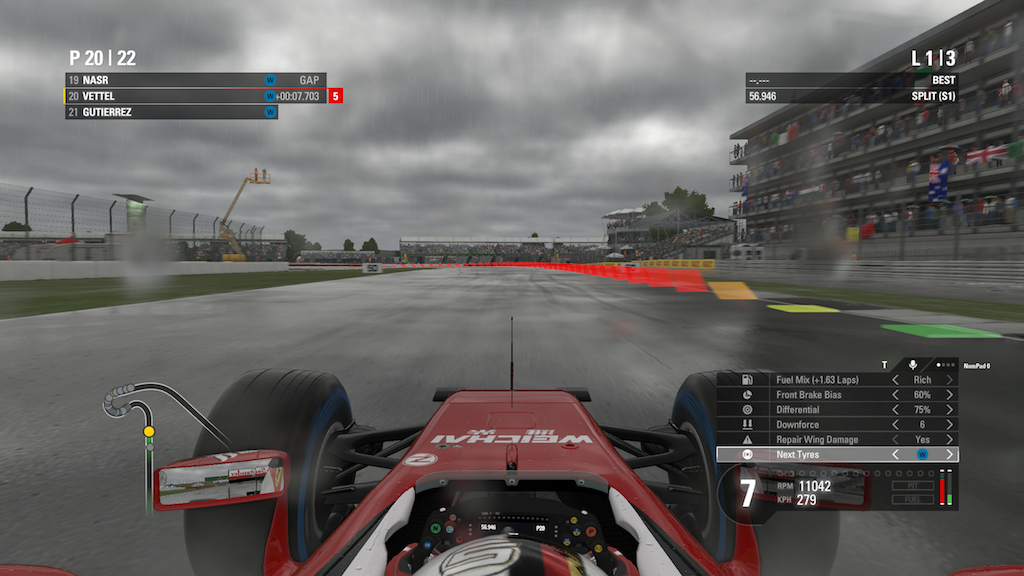Decrease the Fuel Mix setting
The height and width of the screenshot is (576, 1024).
click(x=896, y=380)
